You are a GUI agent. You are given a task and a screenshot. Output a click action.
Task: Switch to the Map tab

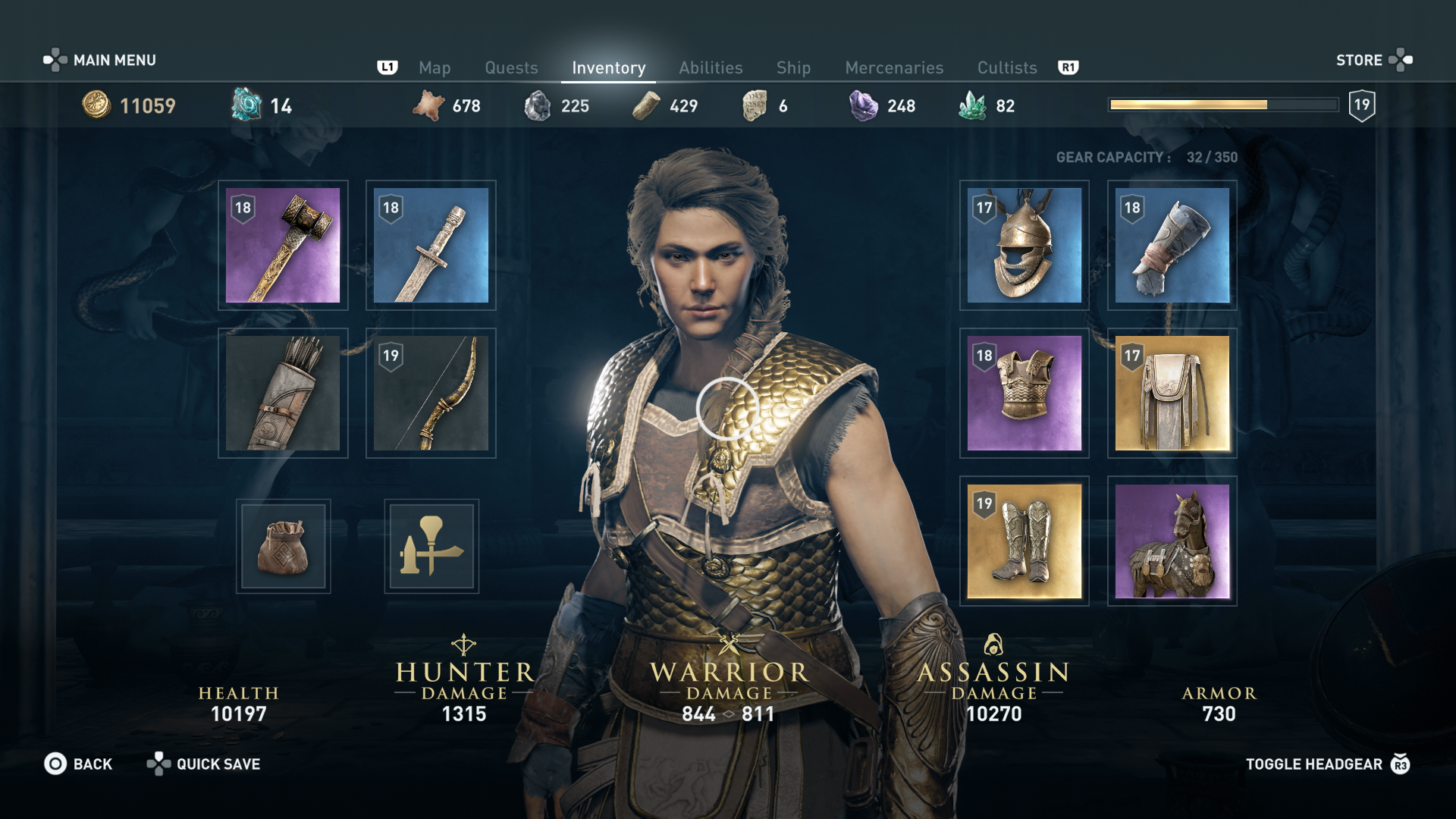click(x=435, y=68)
